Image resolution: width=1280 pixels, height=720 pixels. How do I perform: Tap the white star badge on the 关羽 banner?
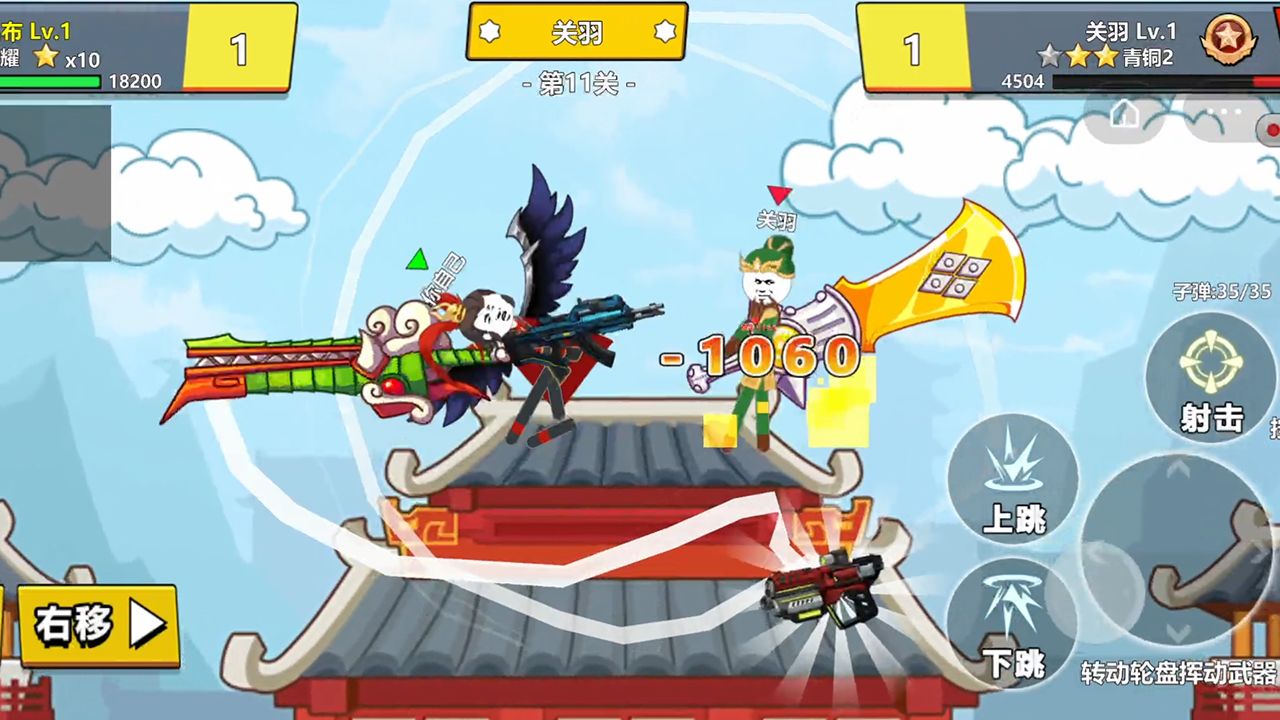[490, 32]
